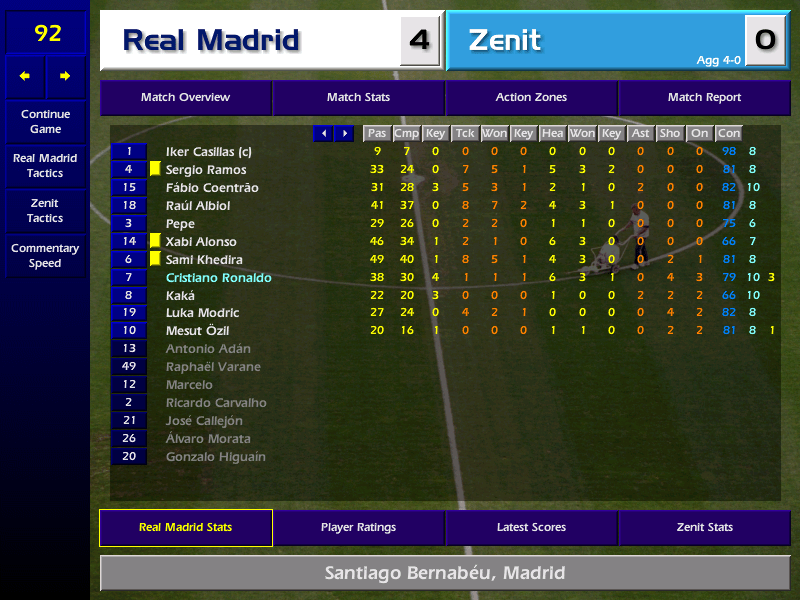800x600 pixels.
Task: Select substitute Gonzalo Higuaín
Action: point(215,457)
